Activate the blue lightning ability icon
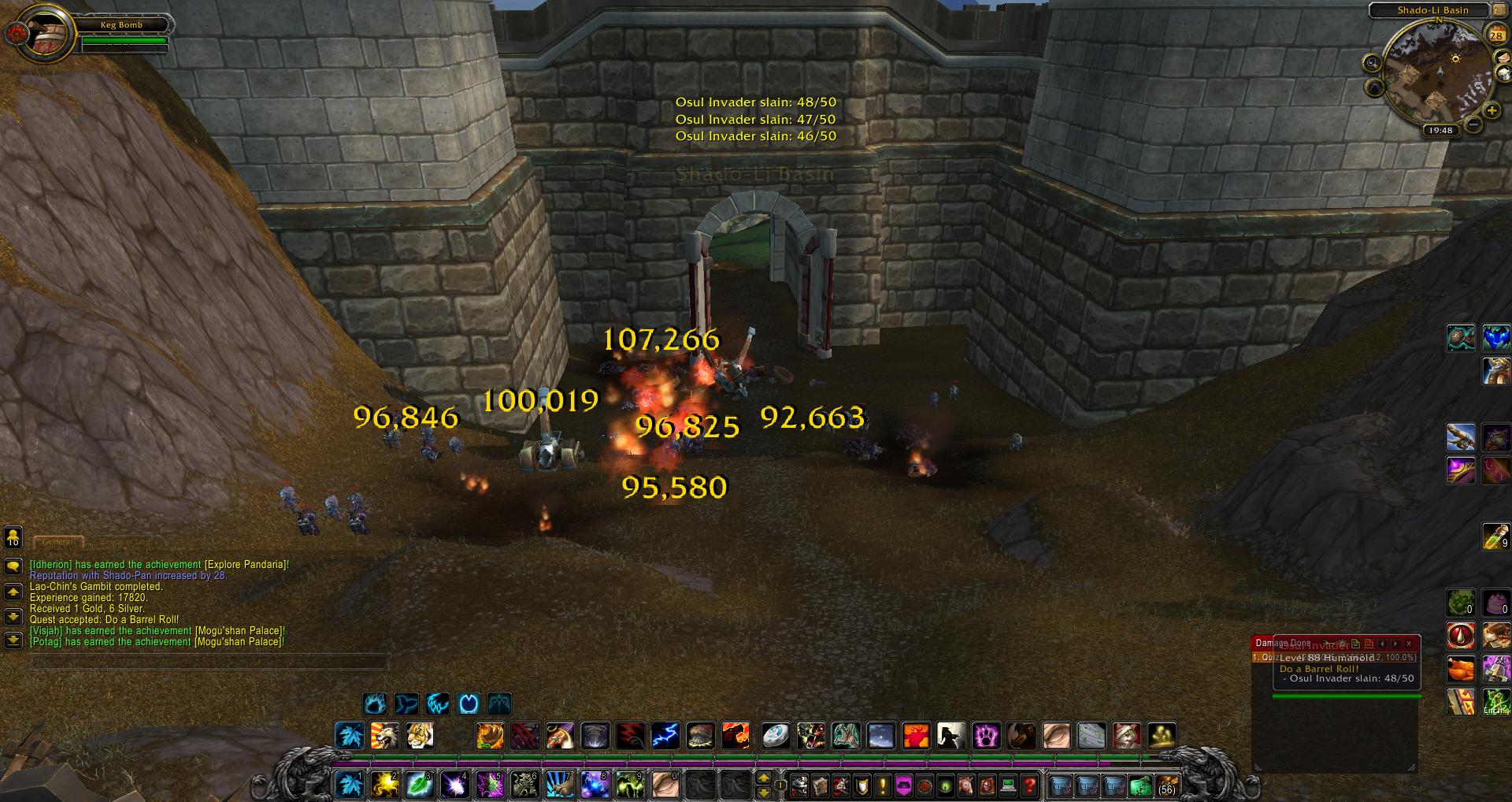This screenshot has height=802, width=1512. point(665,736)
